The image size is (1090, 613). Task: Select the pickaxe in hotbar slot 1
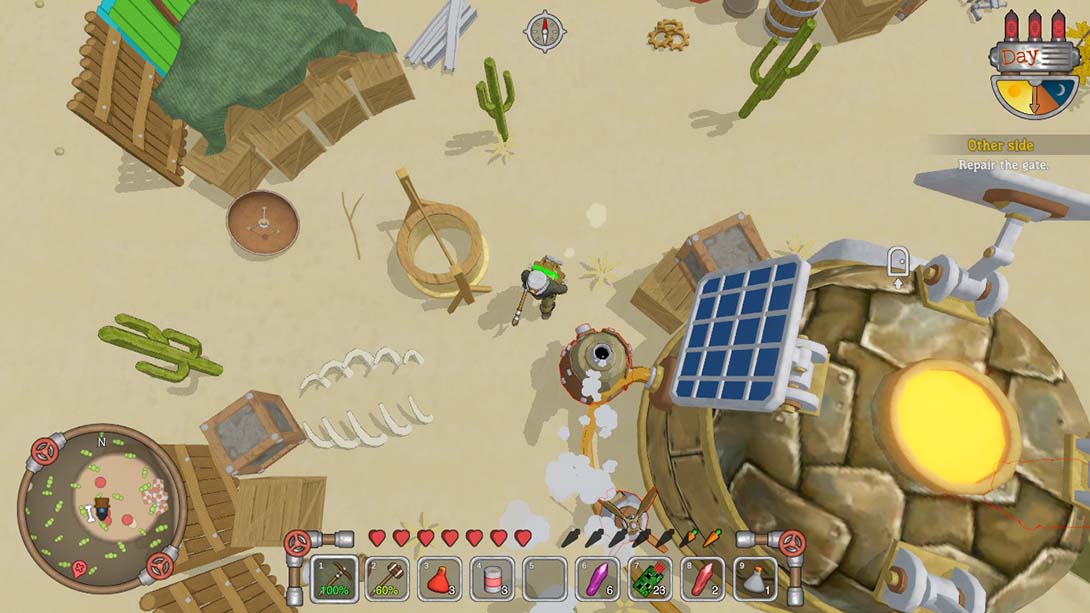[334, 579]
